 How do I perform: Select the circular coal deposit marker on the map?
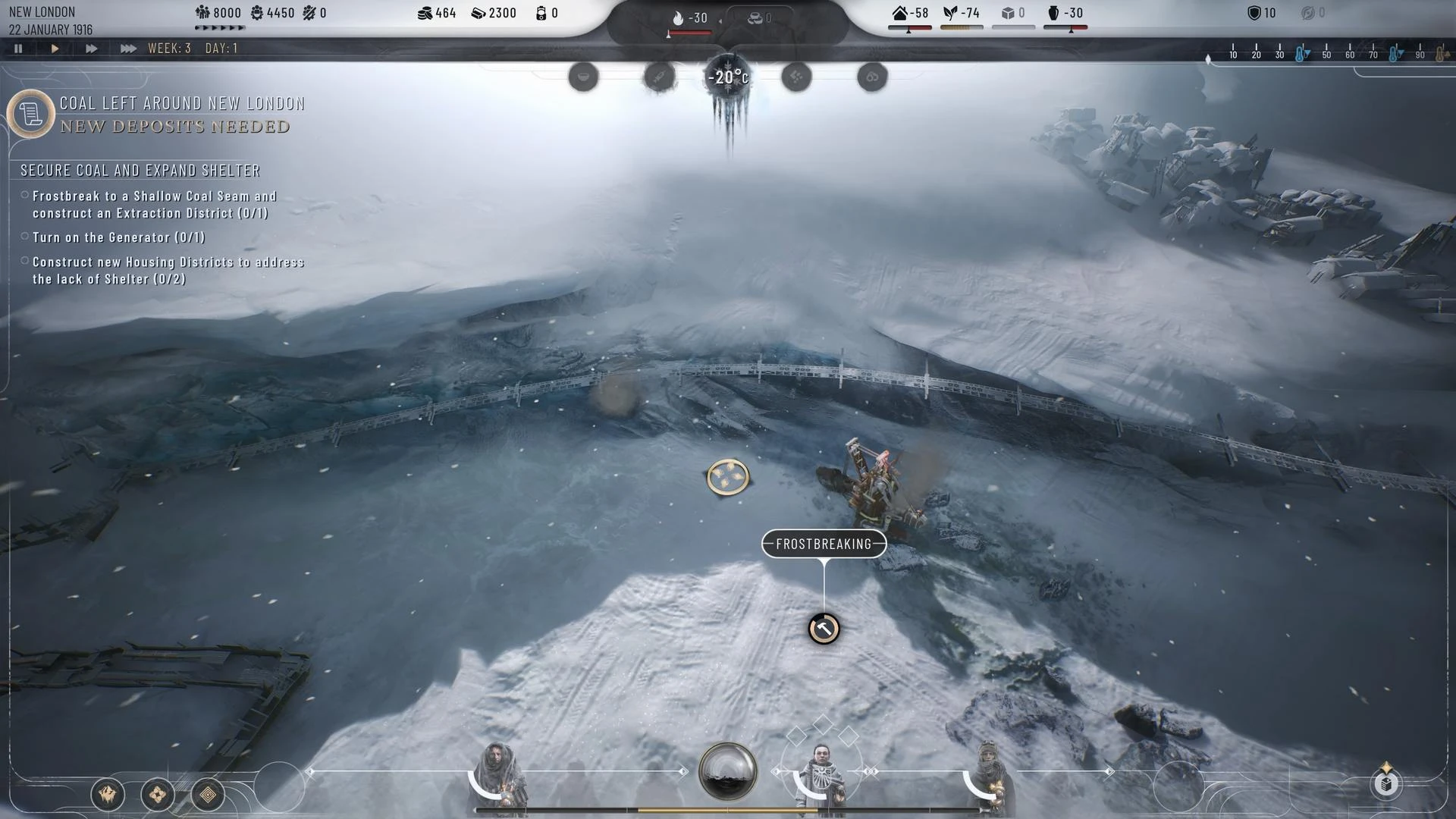coord(727,477)
